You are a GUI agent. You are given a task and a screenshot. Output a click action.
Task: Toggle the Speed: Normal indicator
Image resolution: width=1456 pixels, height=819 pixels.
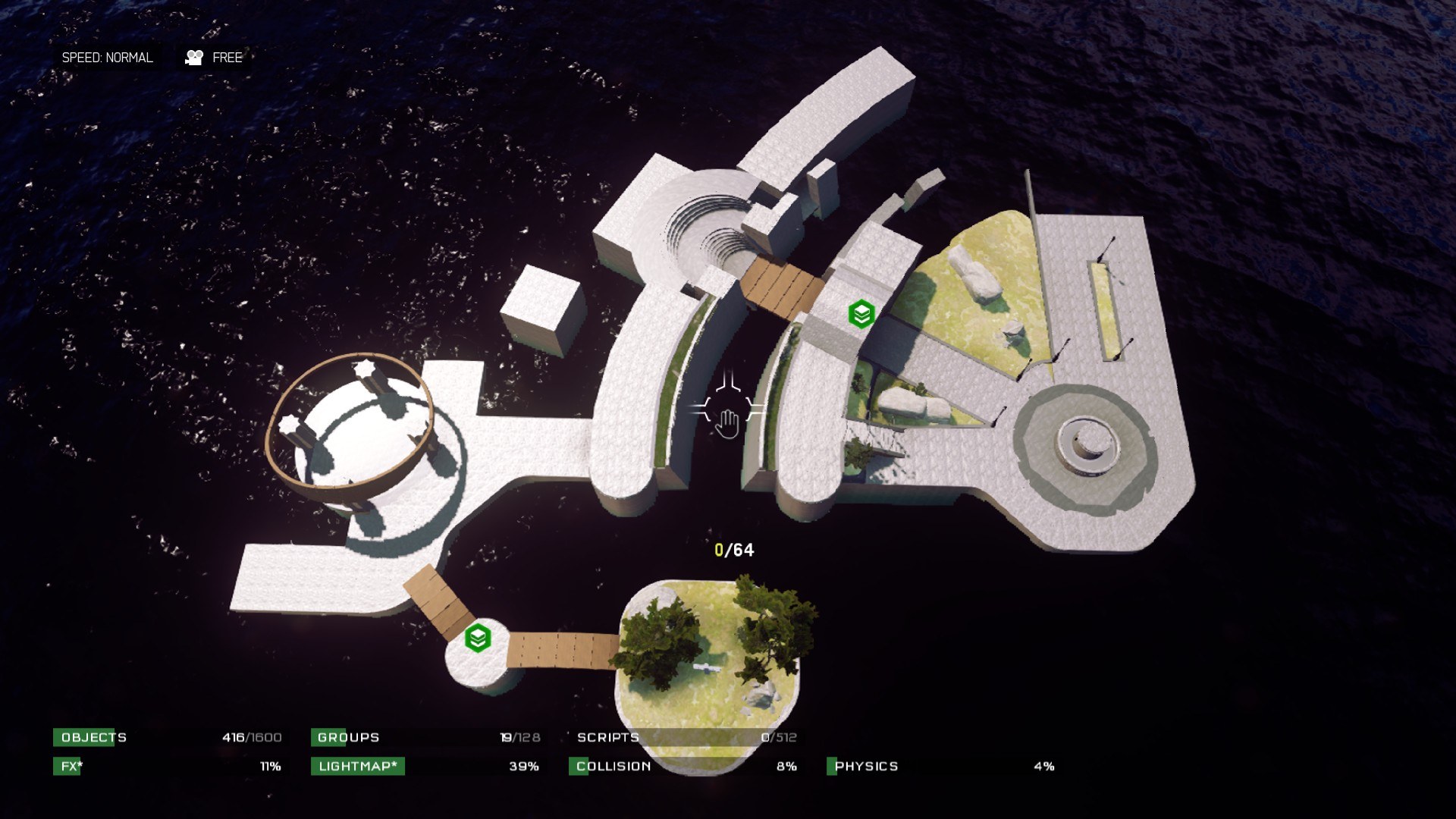107,58
